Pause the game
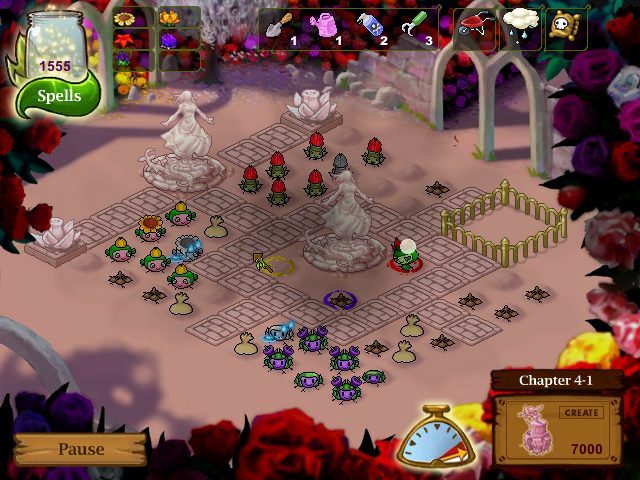 tap(80, 449)
